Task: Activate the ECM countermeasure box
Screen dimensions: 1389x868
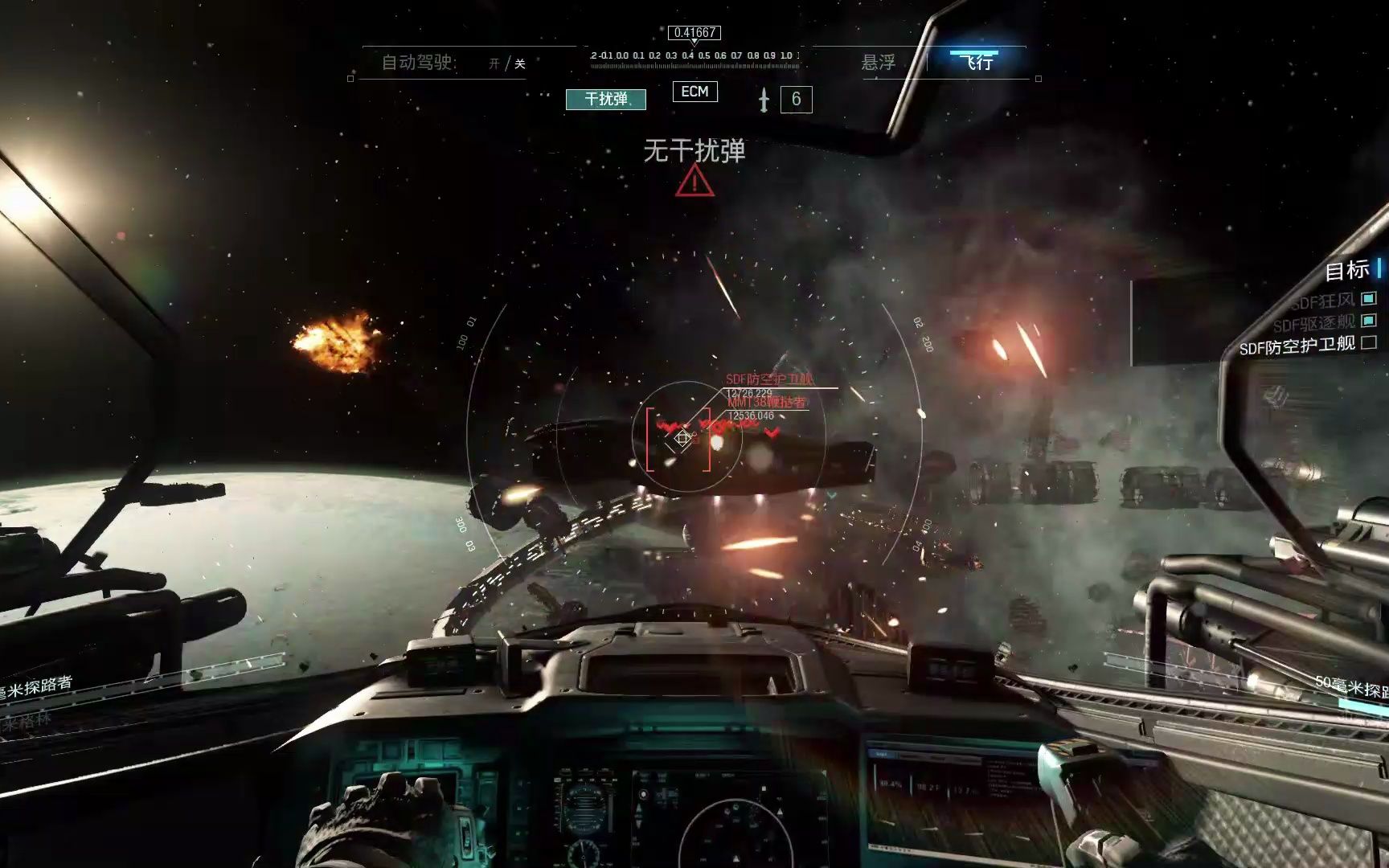Action: [694, 92]
